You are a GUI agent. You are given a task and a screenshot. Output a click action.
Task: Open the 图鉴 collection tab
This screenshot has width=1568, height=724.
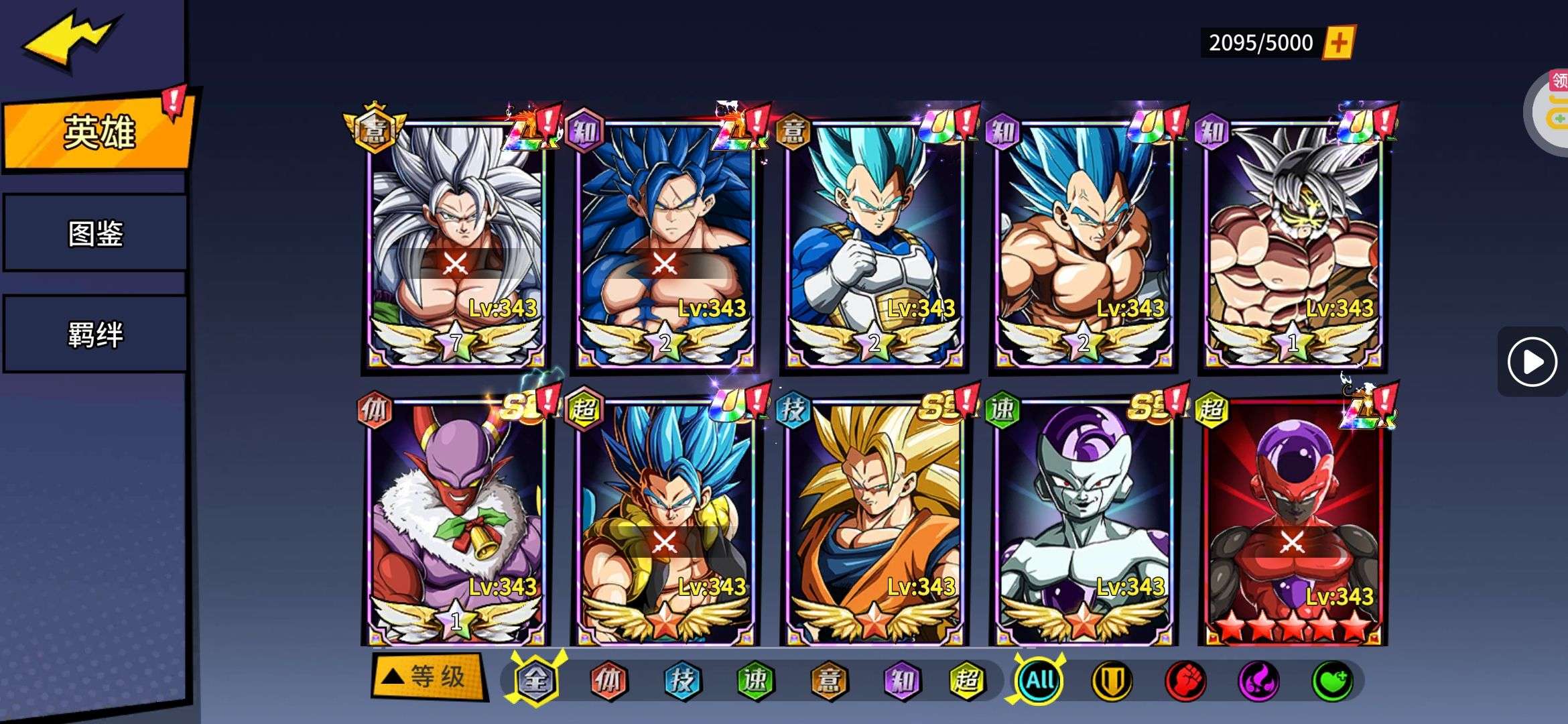95,233
